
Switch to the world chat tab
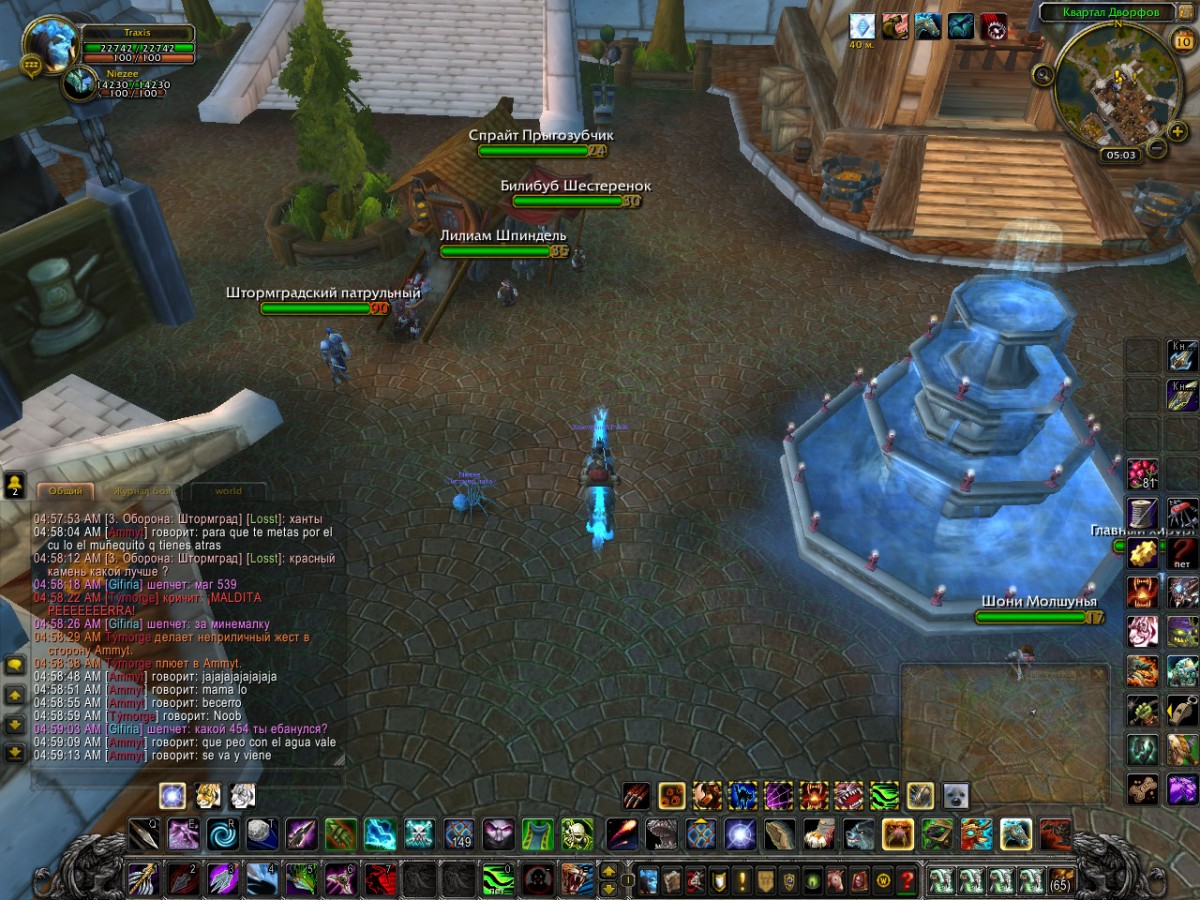point(228,491)
